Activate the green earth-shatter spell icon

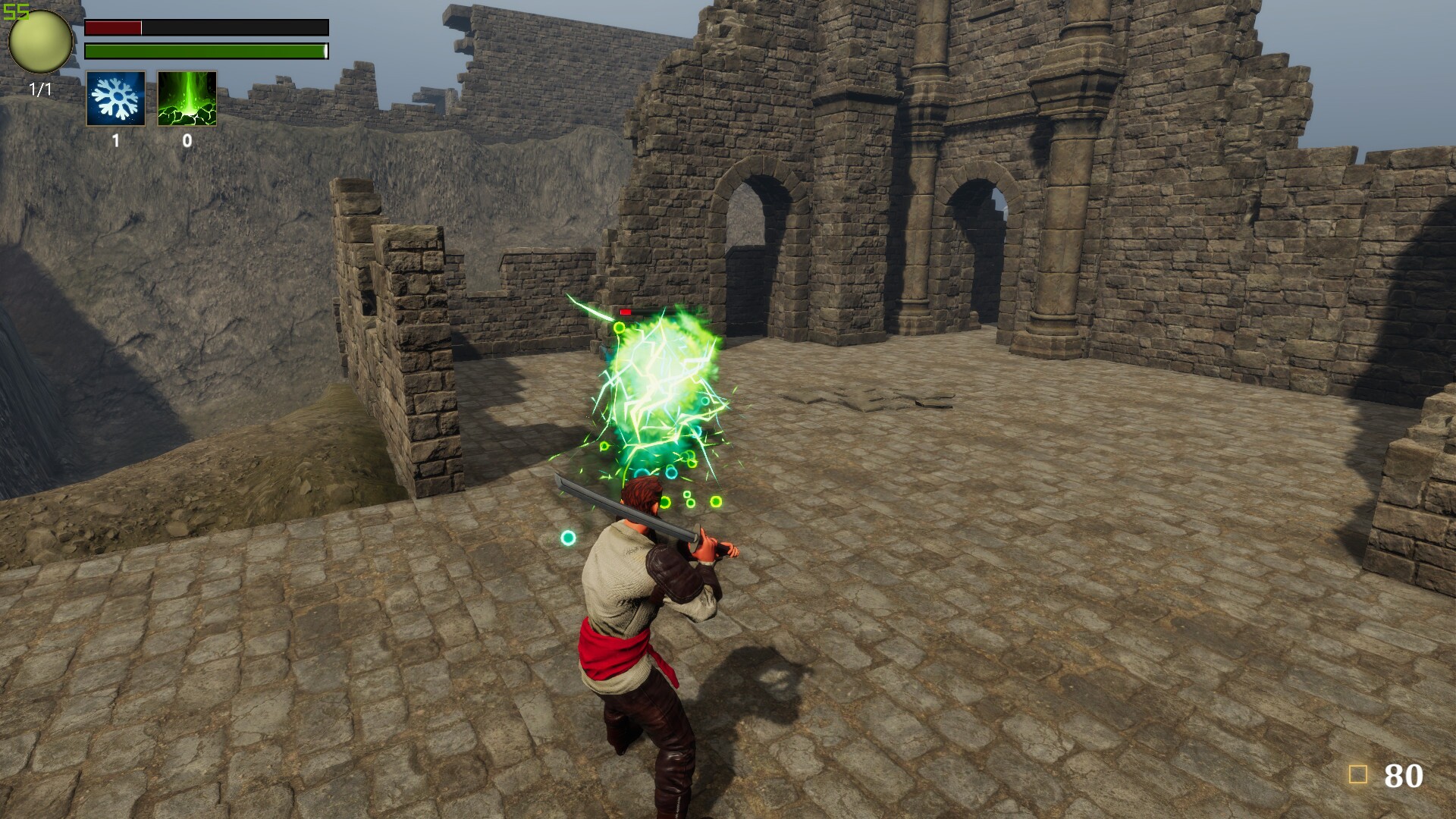[x=186, y=99]
